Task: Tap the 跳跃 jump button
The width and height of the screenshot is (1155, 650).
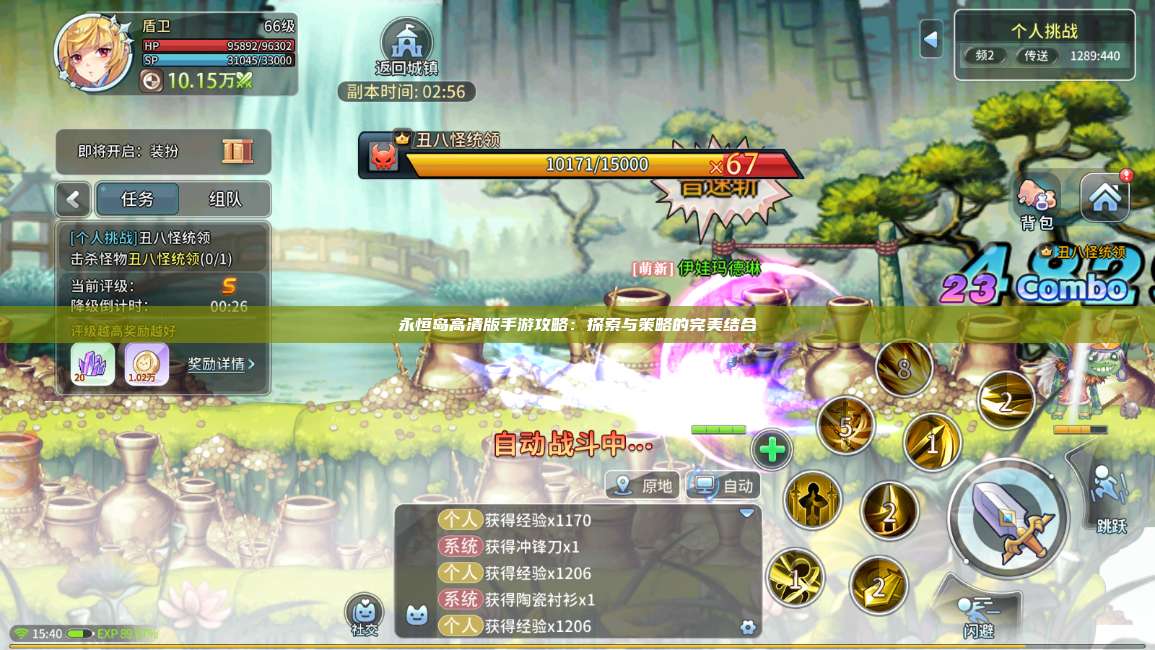Action: click(1110, 497)
